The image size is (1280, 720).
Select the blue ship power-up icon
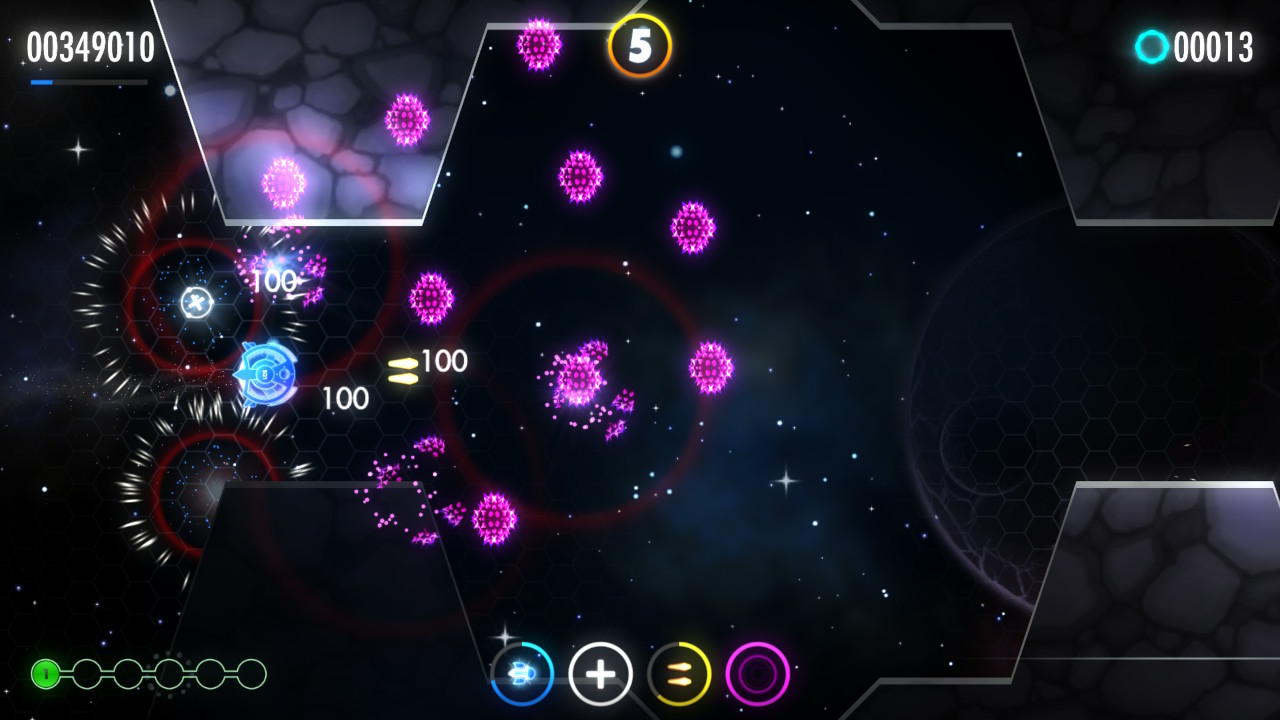point(523,673)
